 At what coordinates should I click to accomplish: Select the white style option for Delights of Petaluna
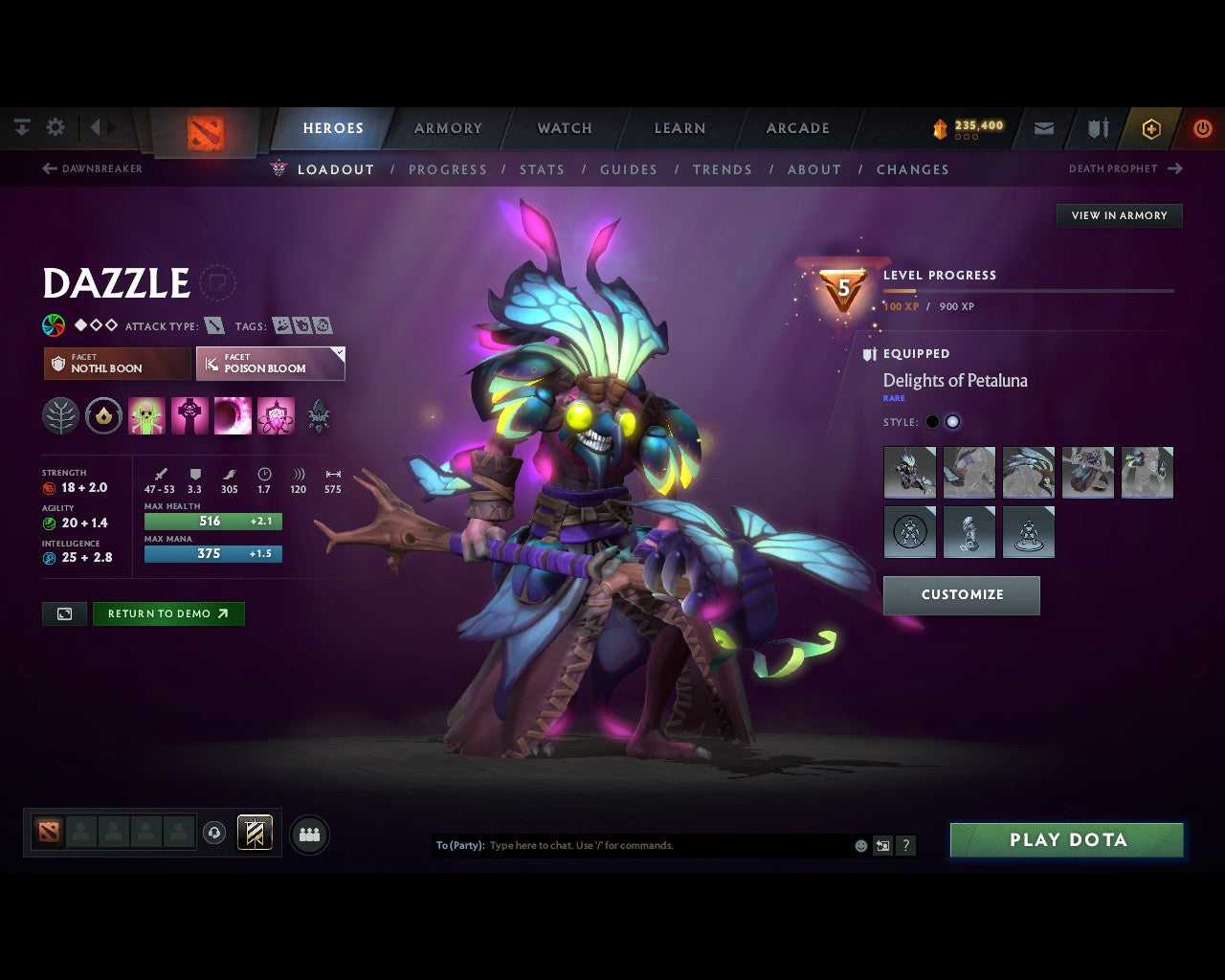[x=953, y=421]
